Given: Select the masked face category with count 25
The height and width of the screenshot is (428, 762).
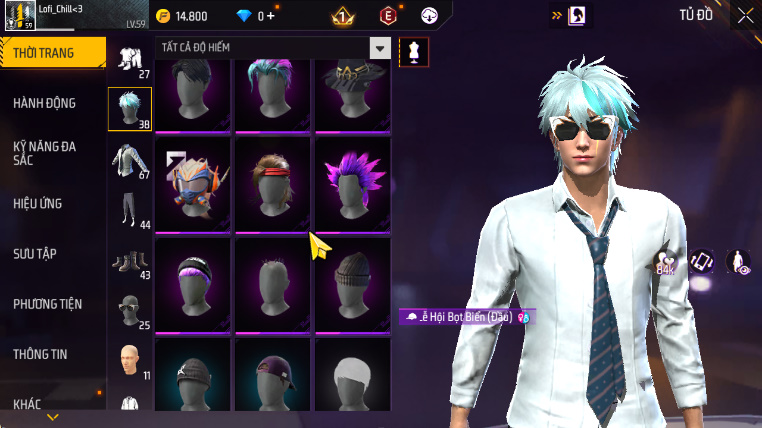Looking at the screenshot, I should click(130, 311).
